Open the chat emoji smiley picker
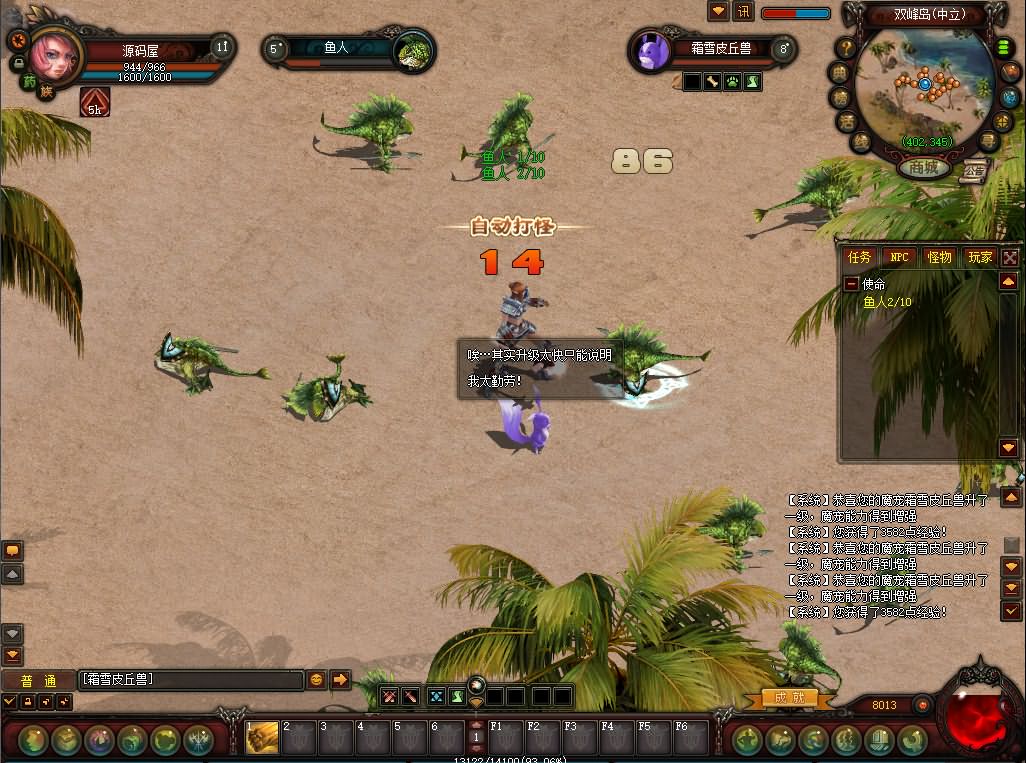The height and width of the screenshot is (763, 1026). [317, 680]
